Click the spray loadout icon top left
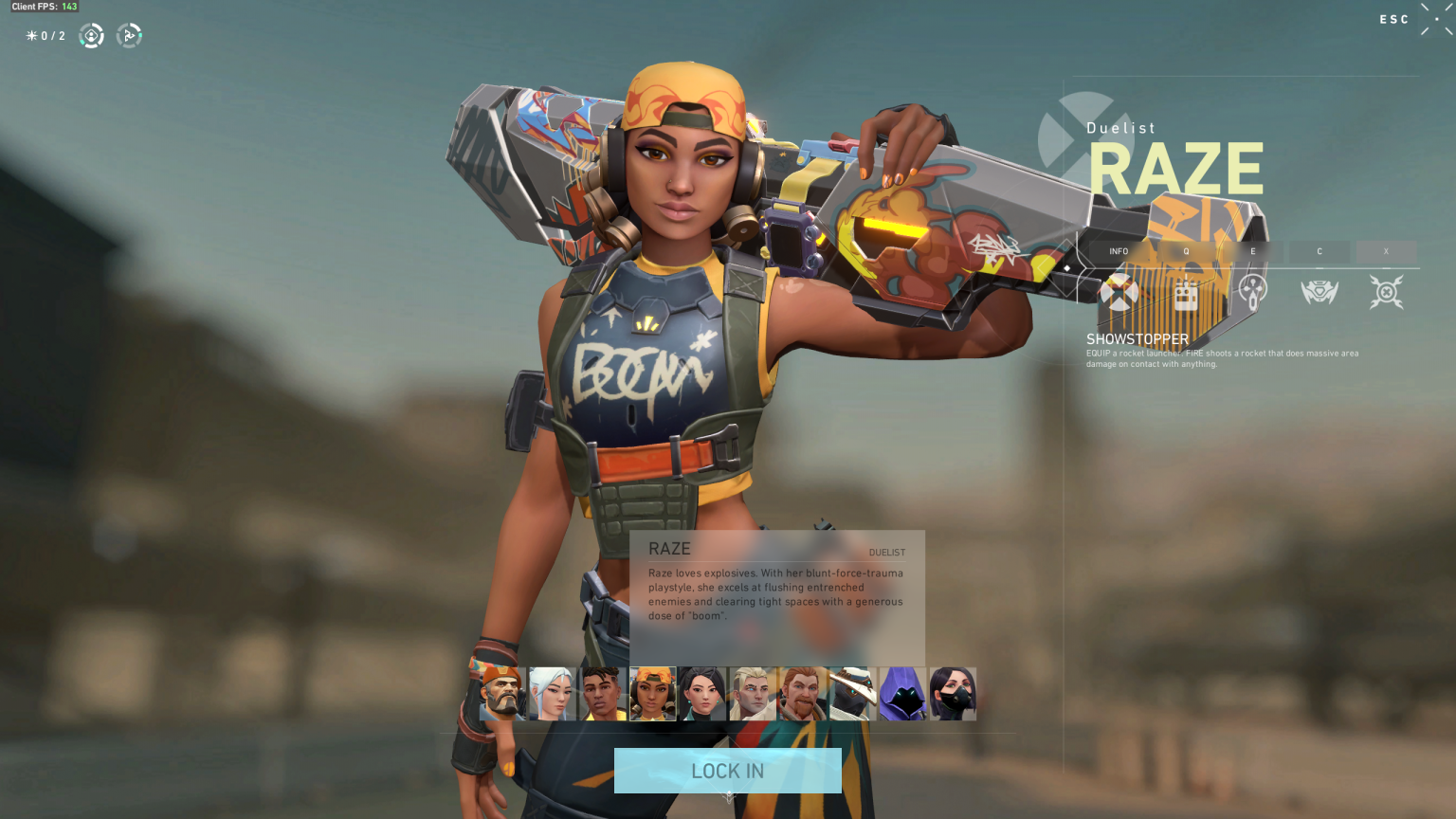Image resolution: width=1456 pixels, height=819 pixels. pyautogui.click(x=129, y=35)
